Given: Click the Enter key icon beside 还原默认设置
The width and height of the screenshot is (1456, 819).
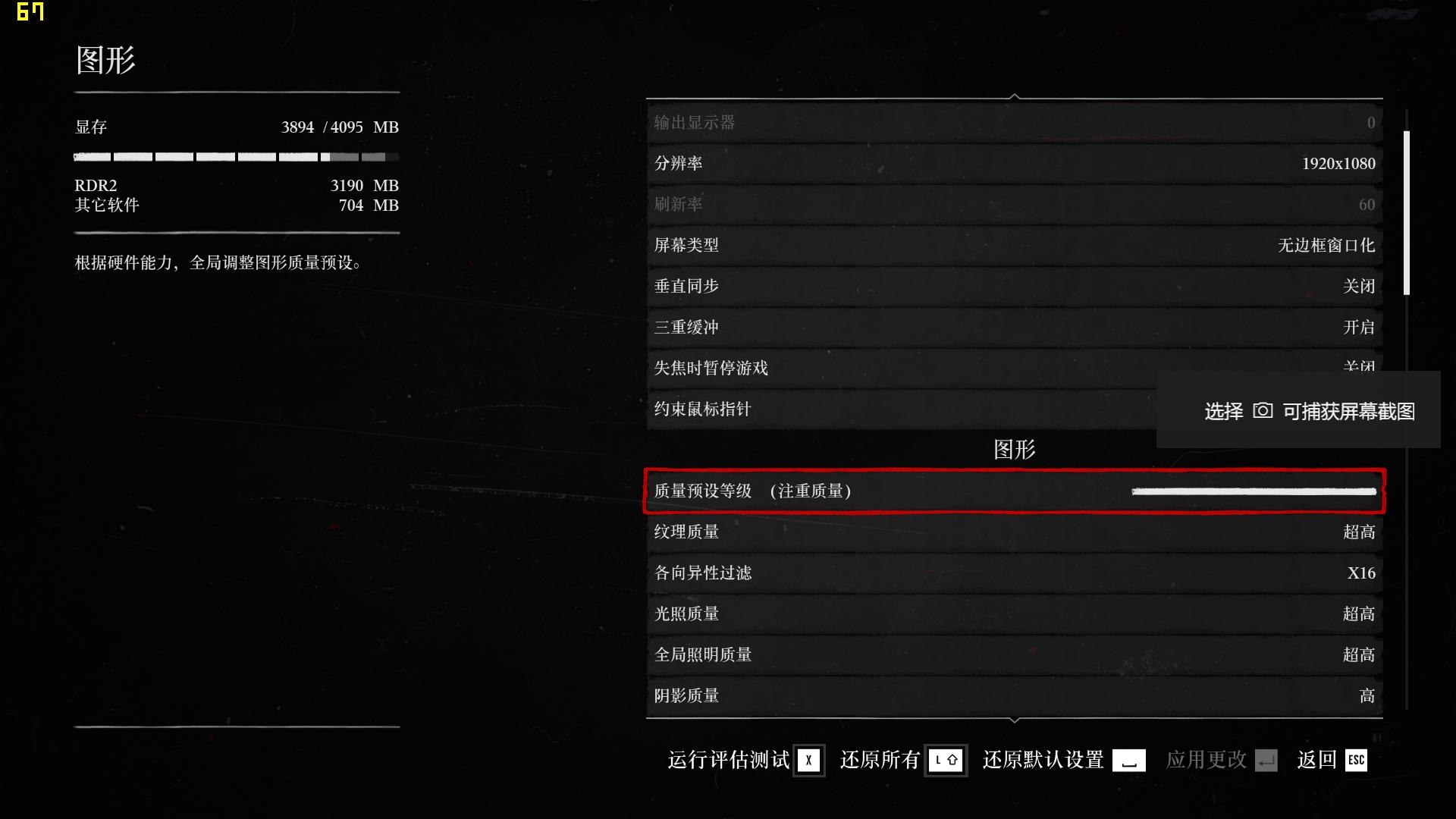Looking at the screenshot, I should pos(1128,761).
